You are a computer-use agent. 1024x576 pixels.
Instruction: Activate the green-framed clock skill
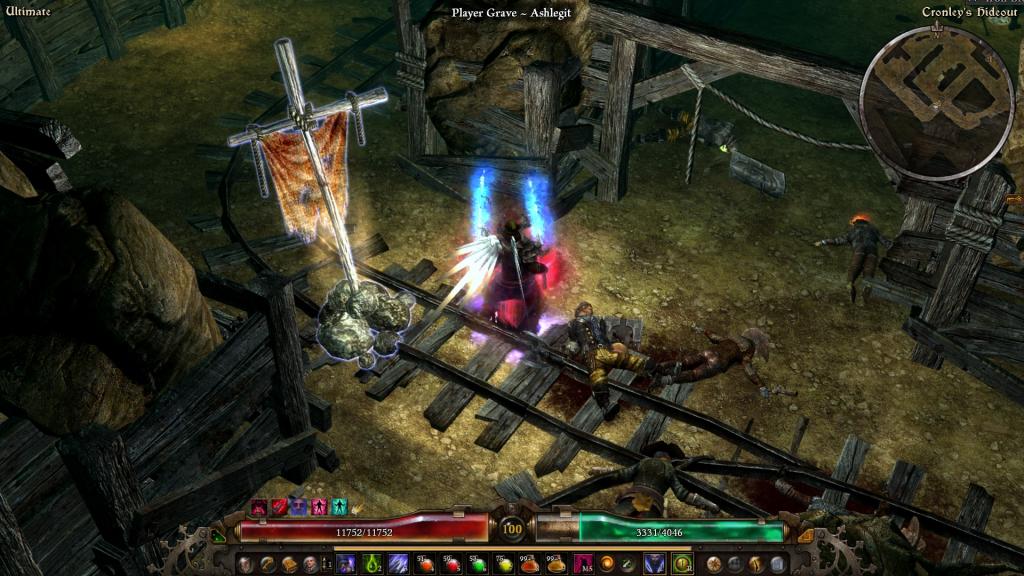pos(682,564)
